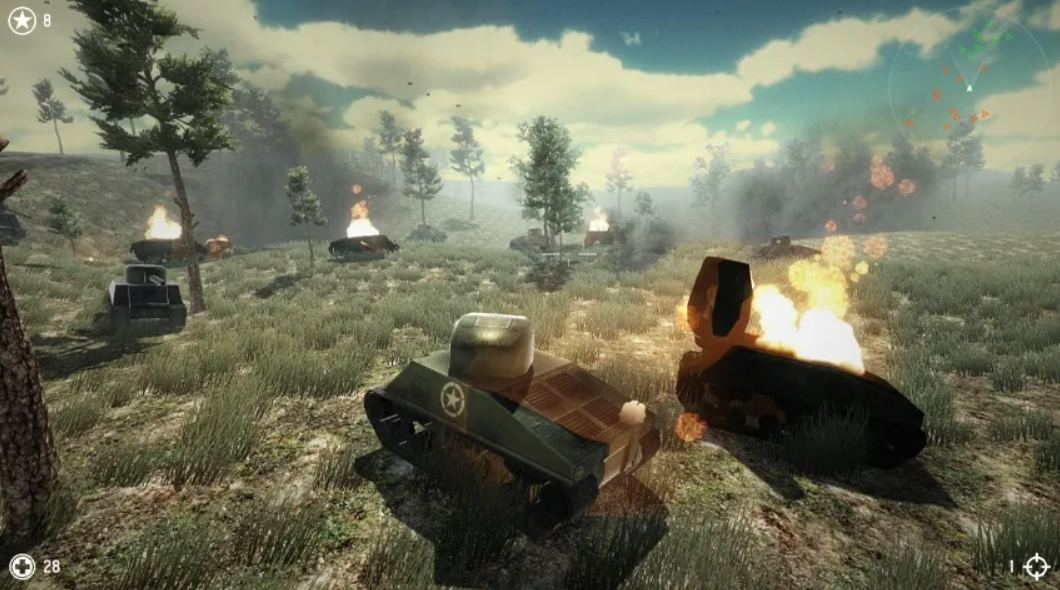The image size is (1060, 590).
Task: Tap the crosshair ammo icon
Action: pyautogui.click(x=1036, y=567)
